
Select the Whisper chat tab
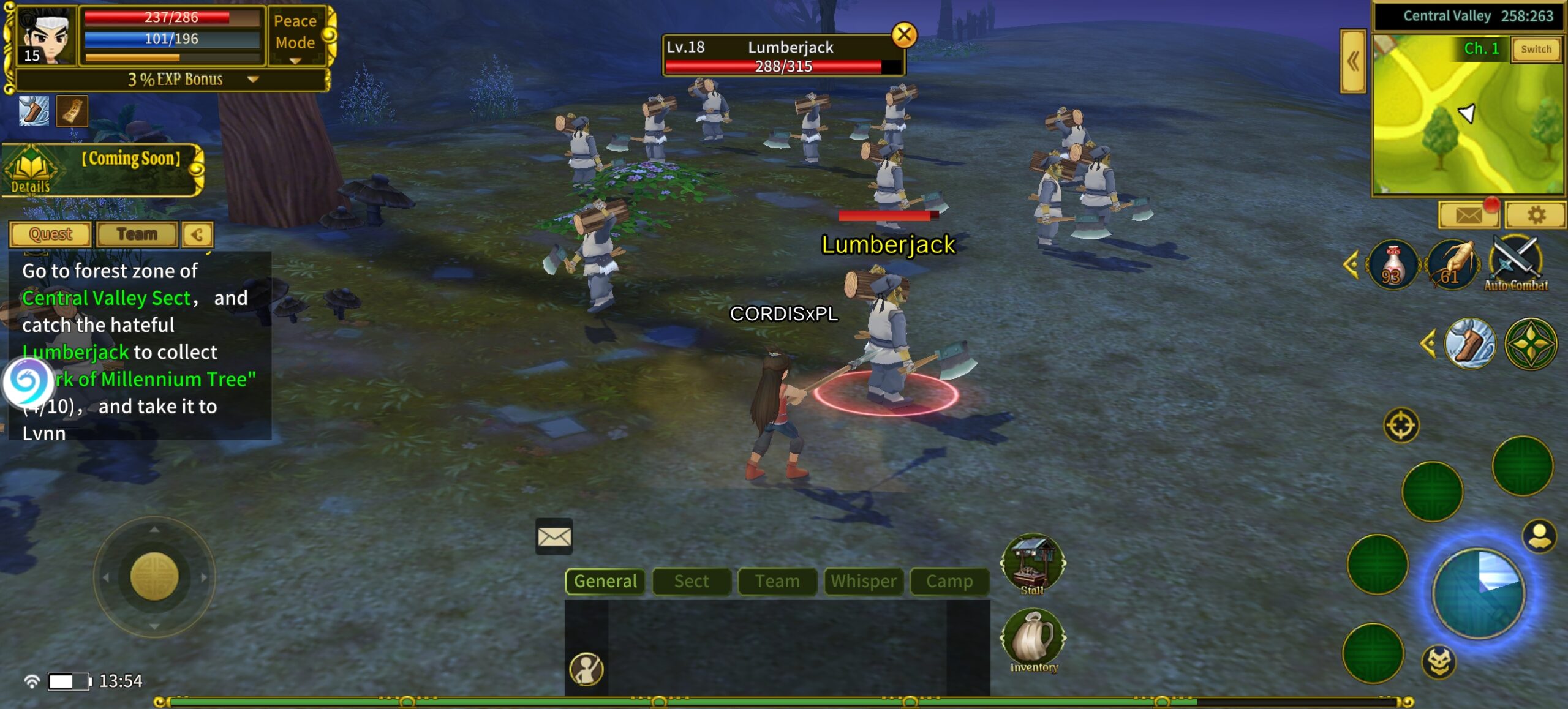tap(864, 581)
